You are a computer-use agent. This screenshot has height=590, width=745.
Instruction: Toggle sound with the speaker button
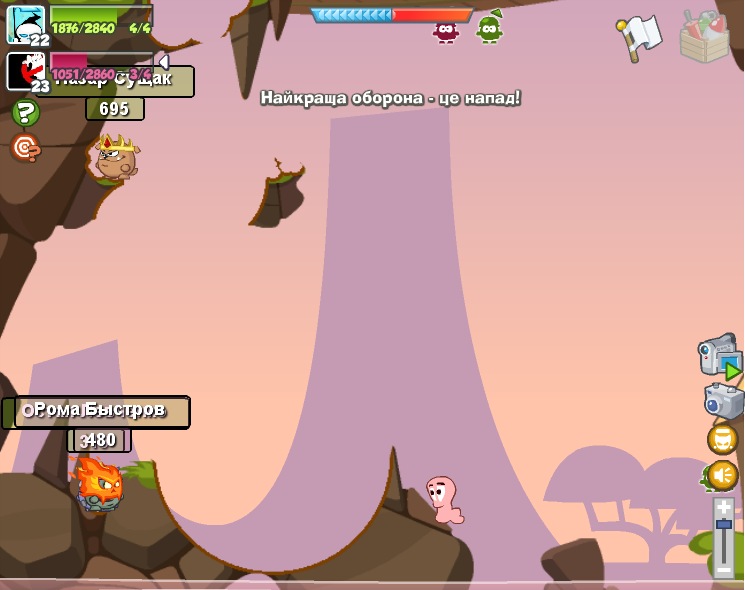click(x=722, y=475)
